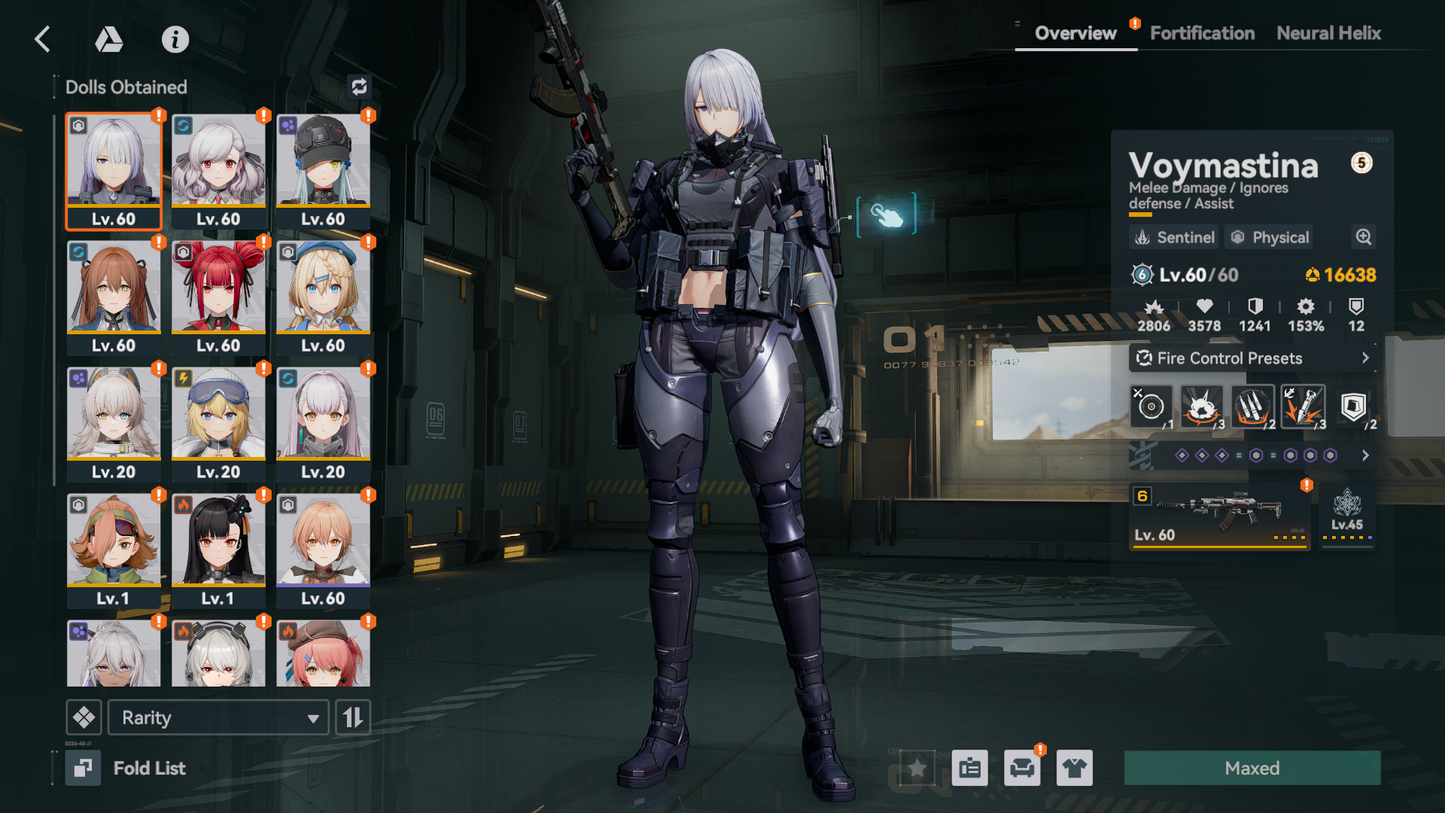
Task: Click the sort order arrows beside Rarity
Action: (352, 717)
